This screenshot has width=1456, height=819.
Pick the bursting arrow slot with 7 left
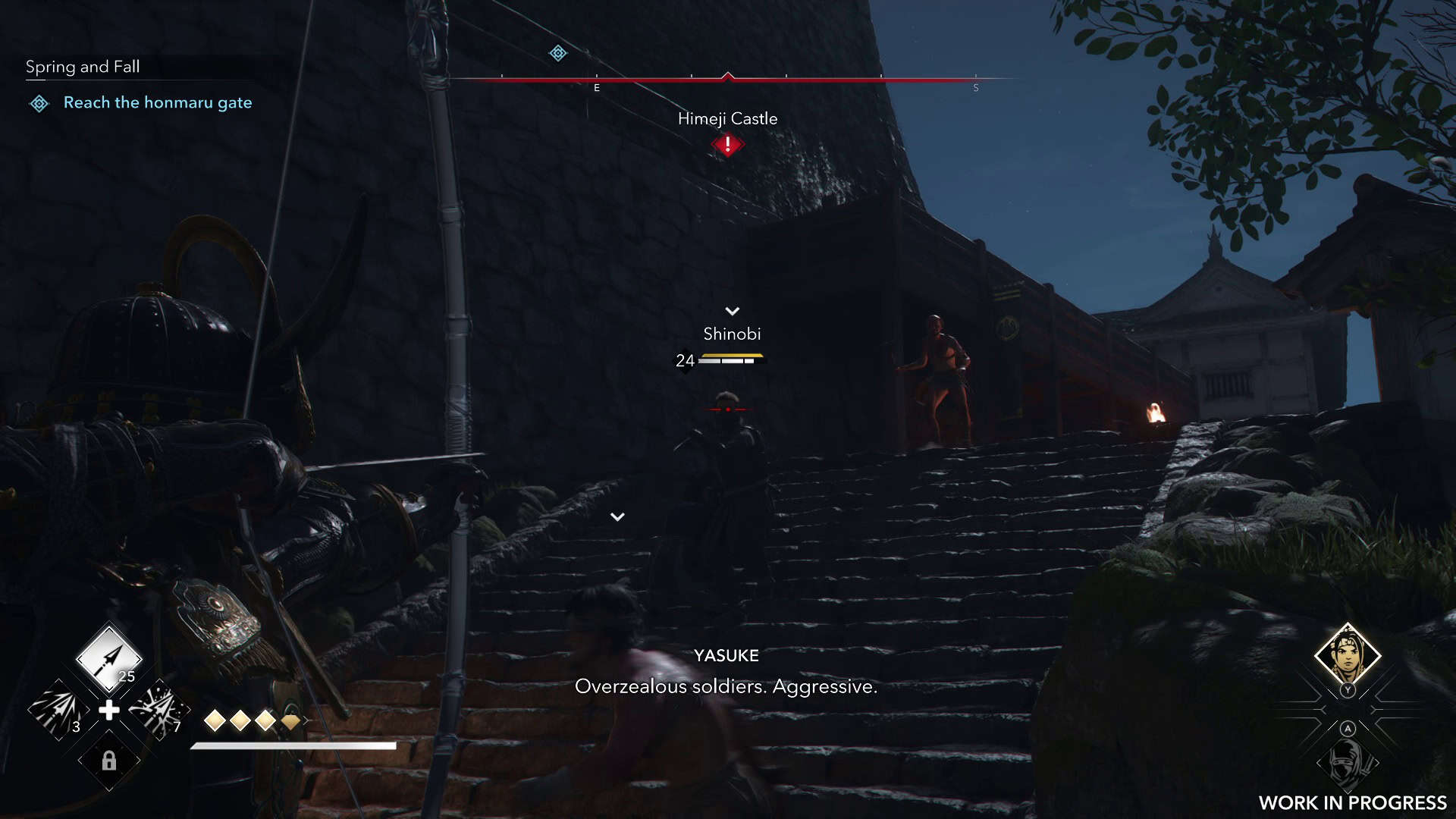159,711
